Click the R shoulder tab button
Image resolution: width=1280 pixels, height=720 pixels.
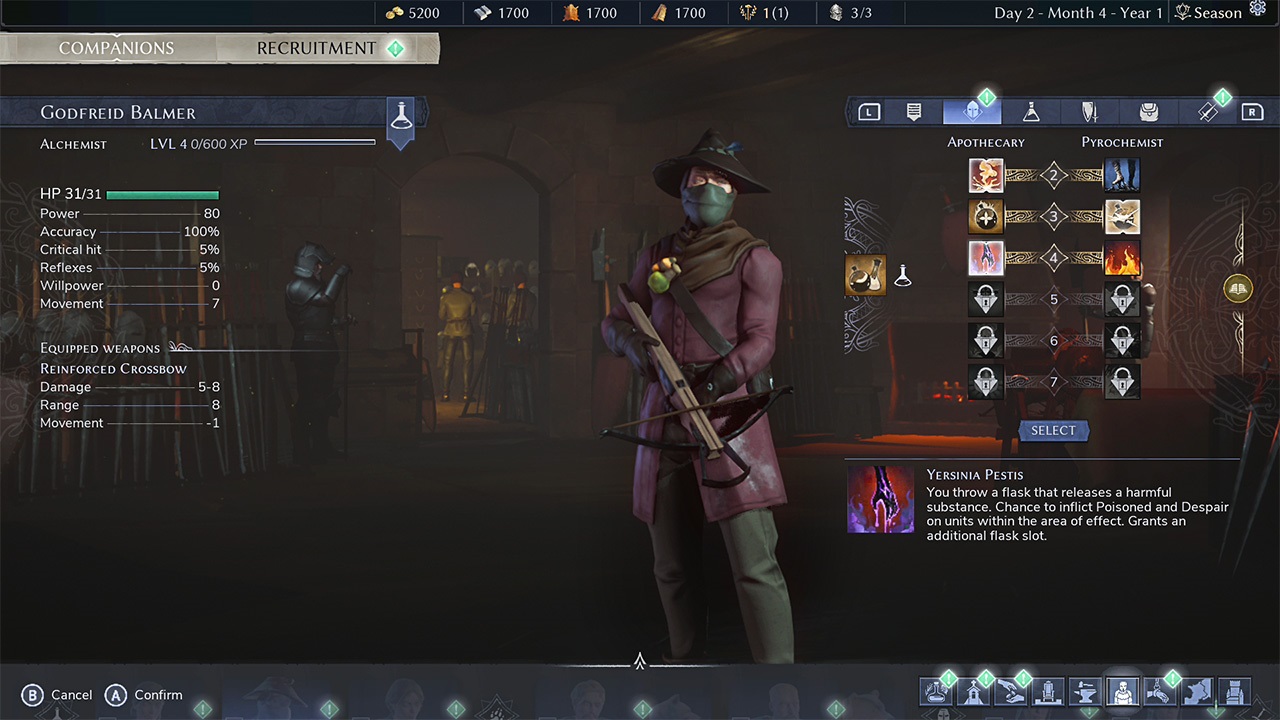(x=1252, y=111)
